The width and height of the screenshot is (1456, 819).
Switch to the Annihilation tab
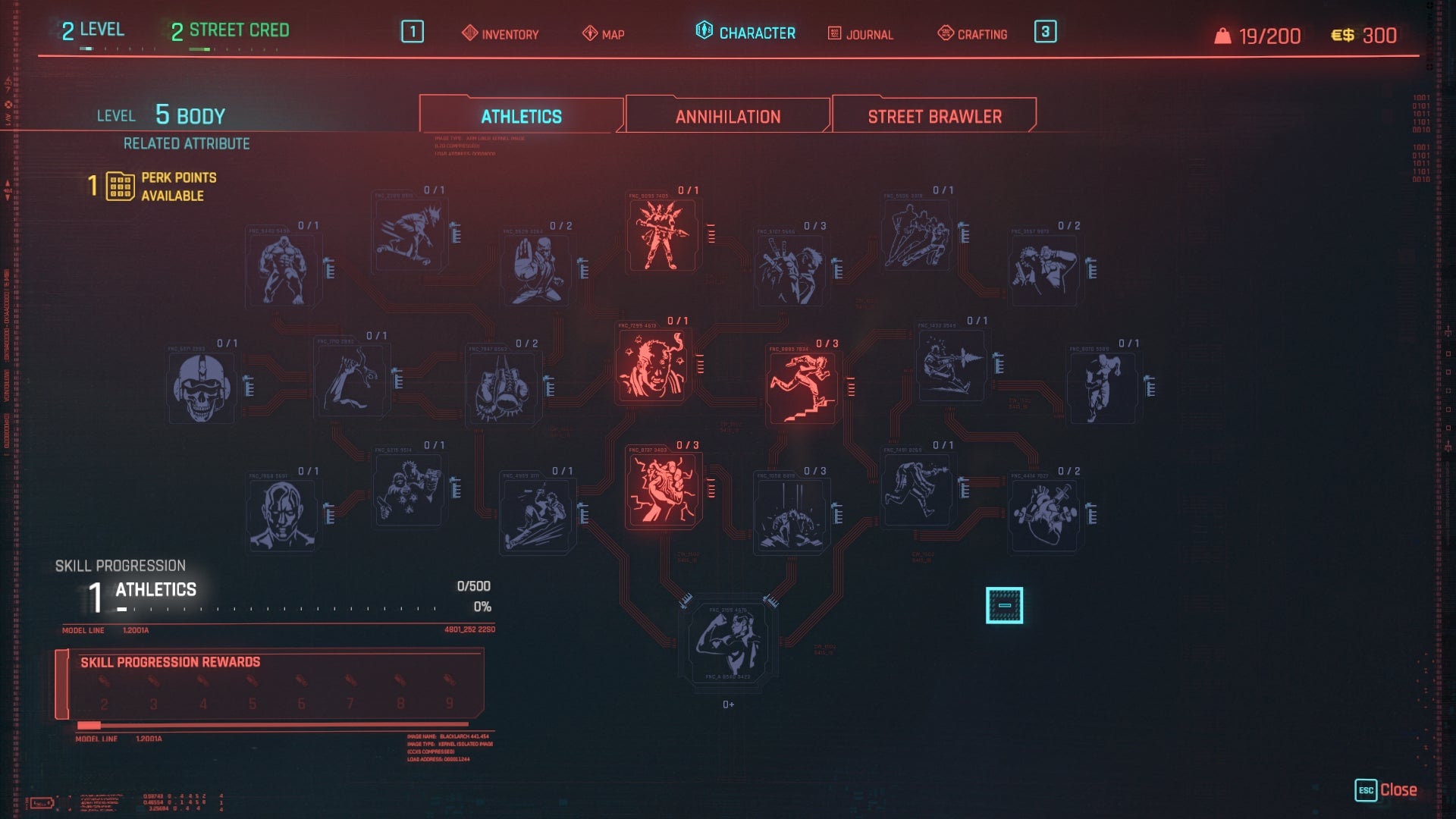point(726,115)
